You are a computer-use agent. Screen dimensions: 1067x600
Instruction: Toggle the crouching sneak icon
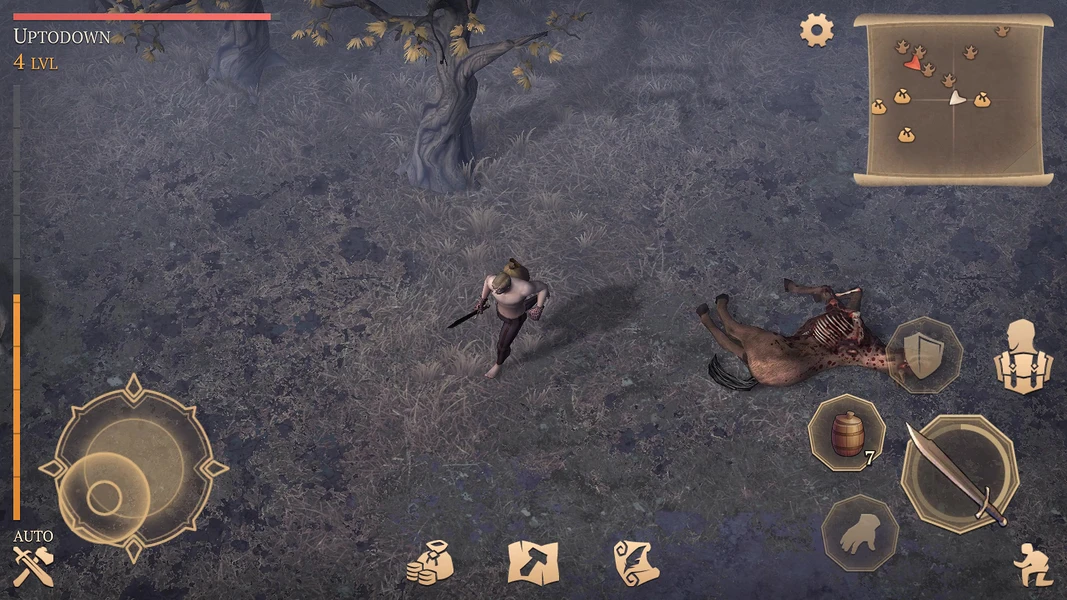pyautogui.click(x=1032, y=565)
